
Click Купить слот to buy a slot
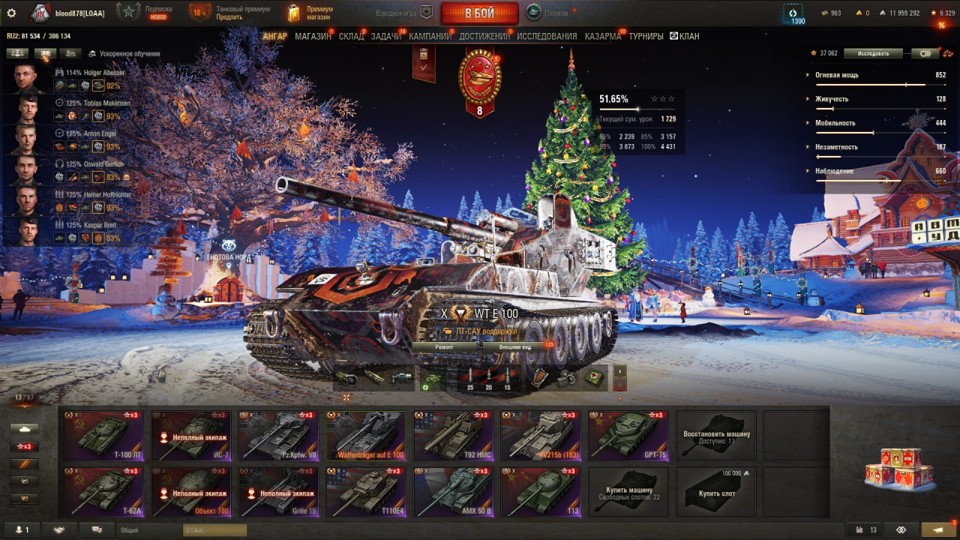pyautogui.click(x=716, y=491)
